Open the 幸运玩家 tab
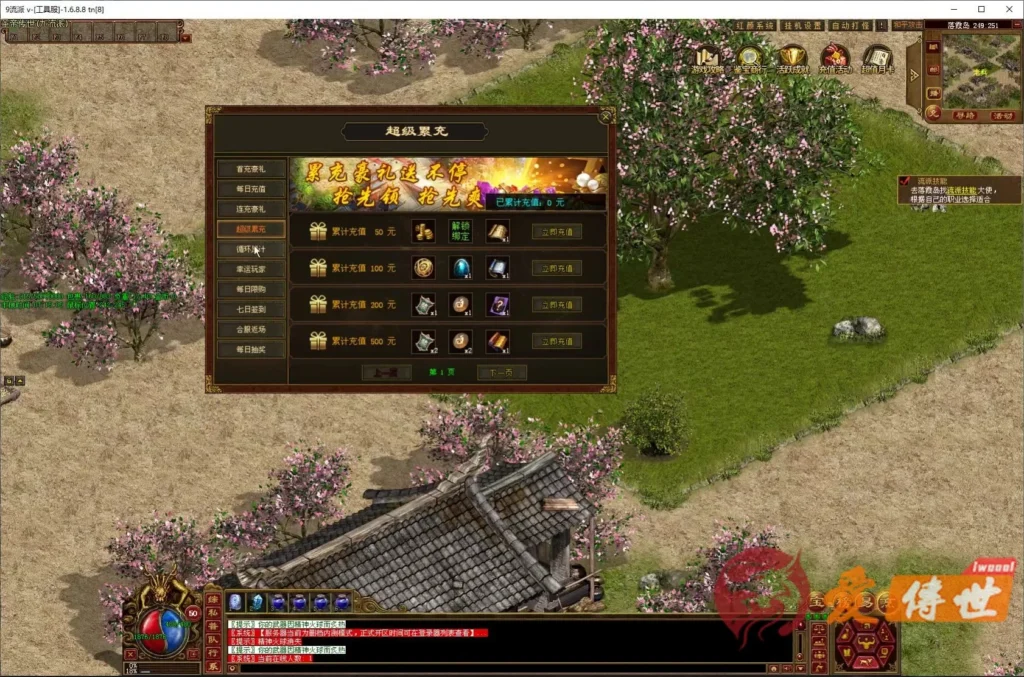 click(251, 269)
